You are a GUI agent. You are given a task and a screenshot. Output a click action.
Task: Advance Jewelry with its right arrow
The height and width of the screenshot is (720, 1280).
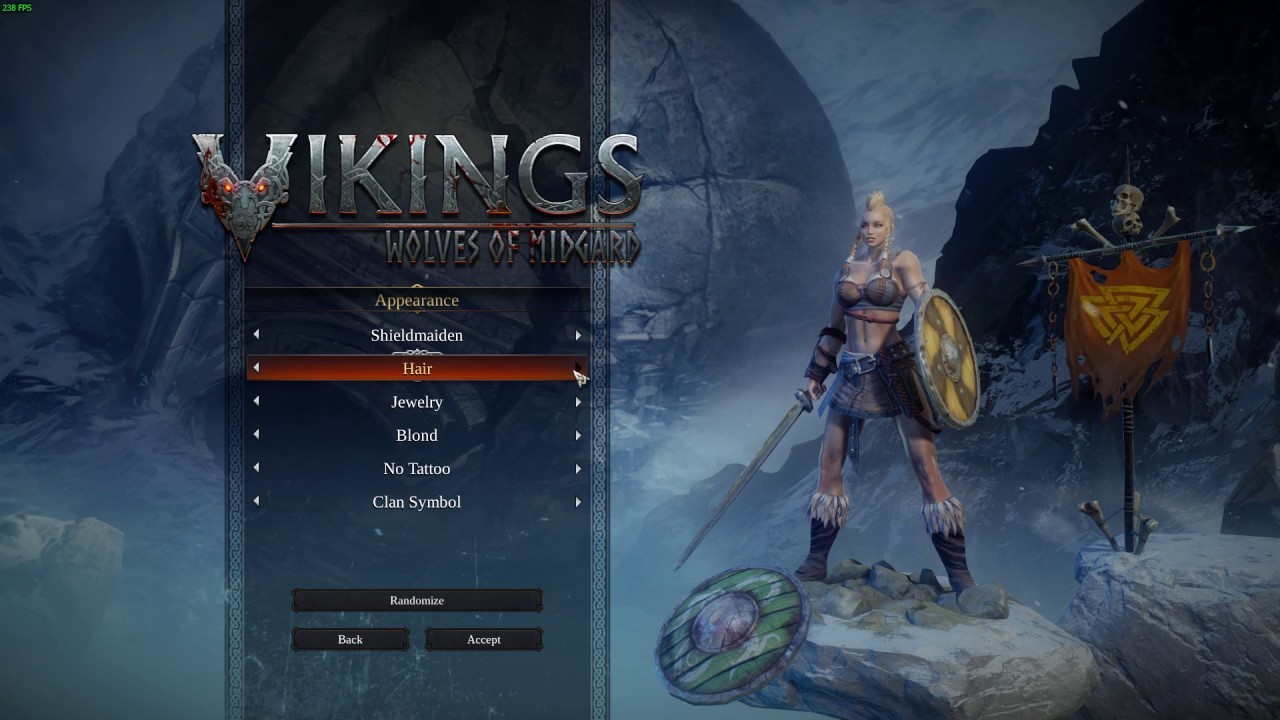578,402
